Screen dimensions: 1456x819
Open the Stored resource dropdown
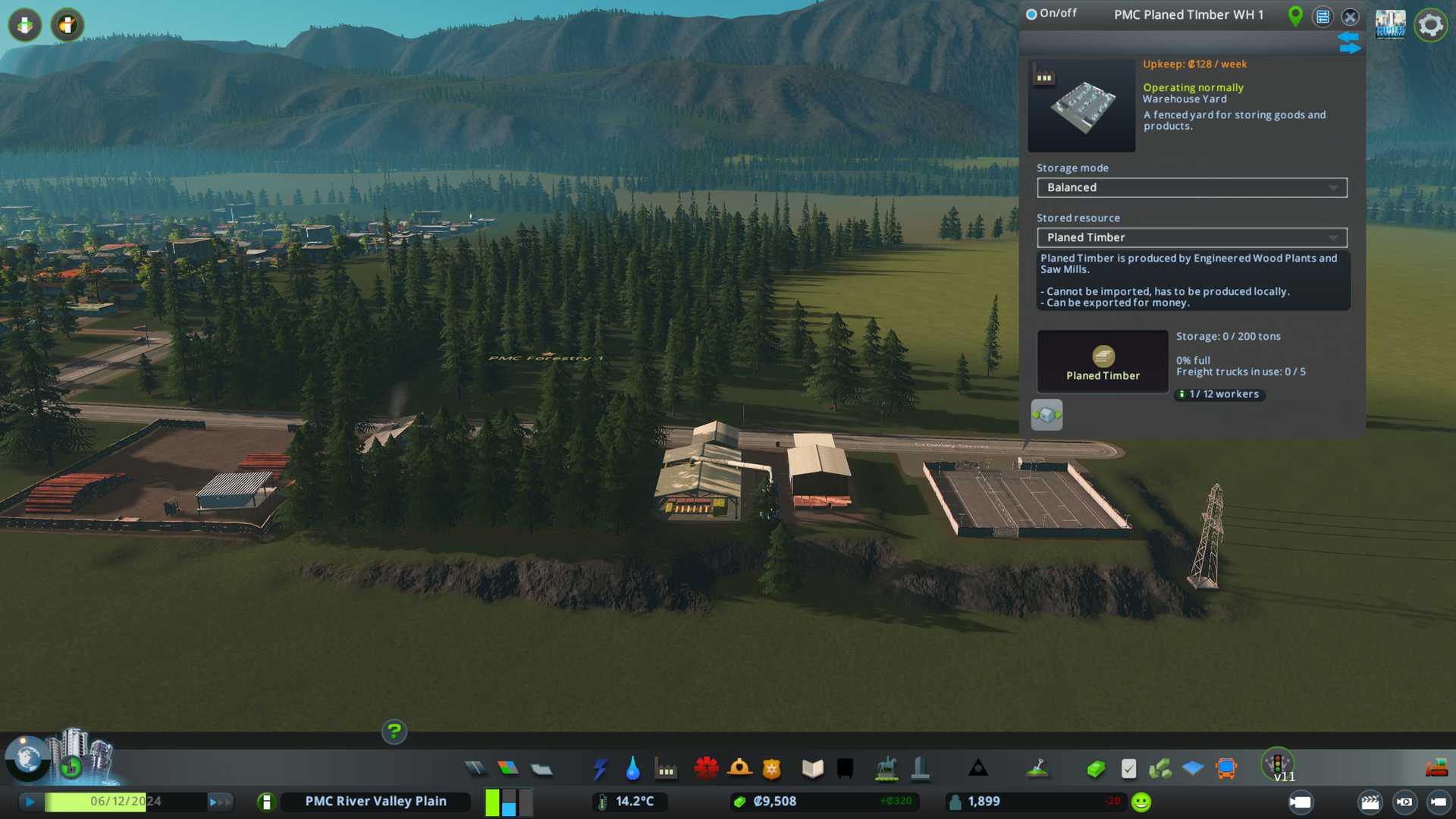pyautogui.click(x=1191, y=237)
